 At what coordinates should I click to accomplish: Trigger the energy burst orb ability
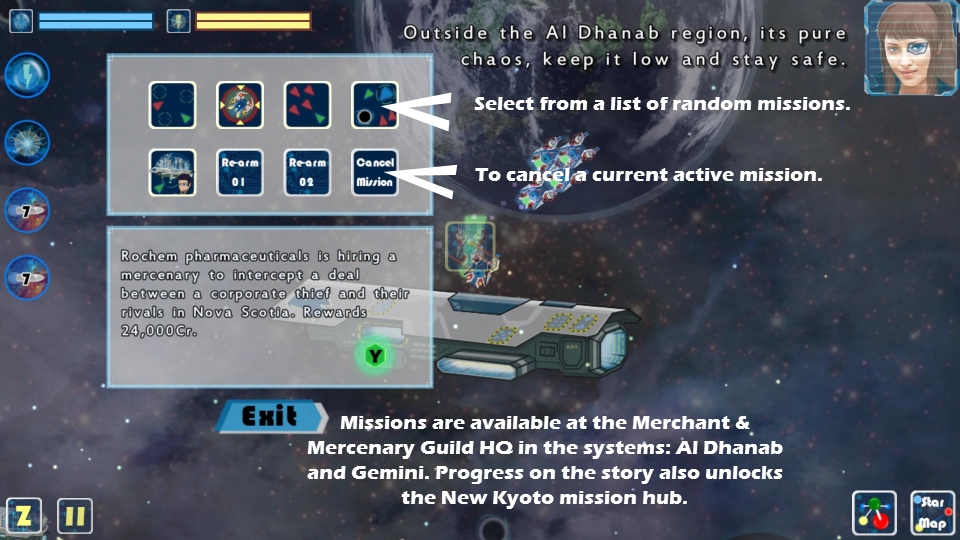point(27,143)
